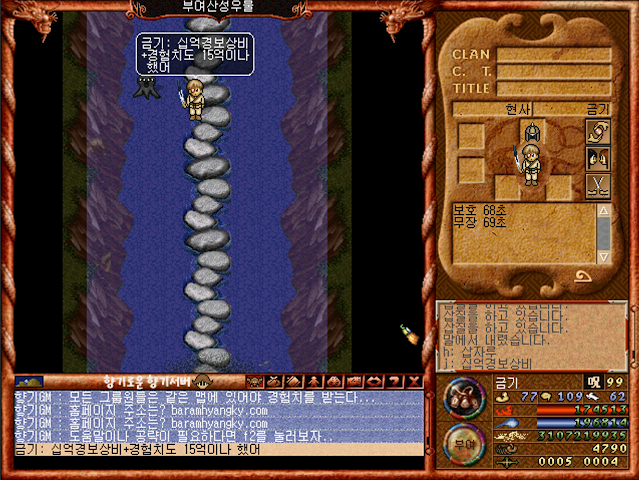Click the swirling ribbon icon in character panel

coord(598,133)
